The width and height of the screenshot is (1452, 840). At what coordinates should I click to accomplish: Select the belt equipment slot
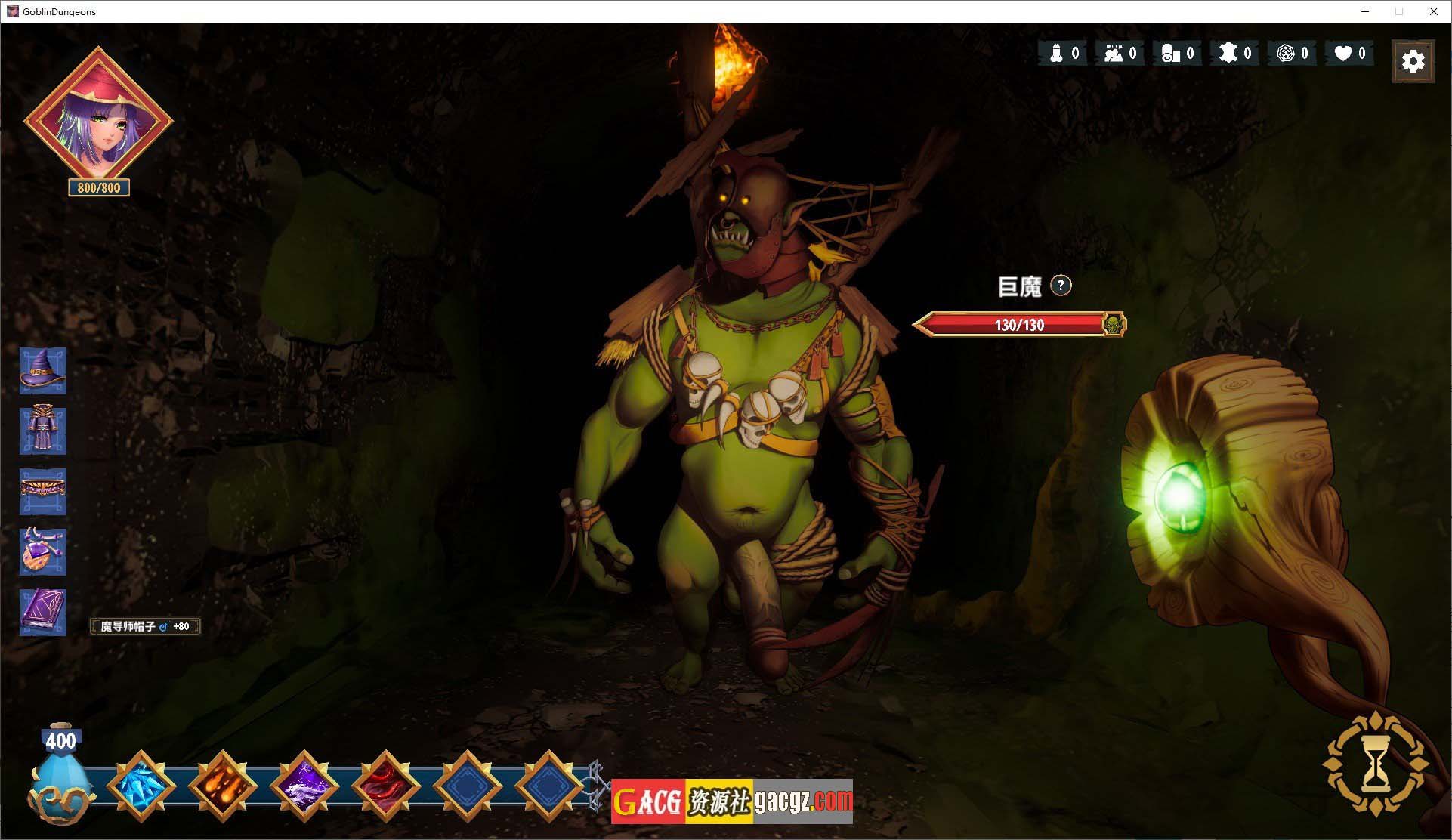click(43, 491)
